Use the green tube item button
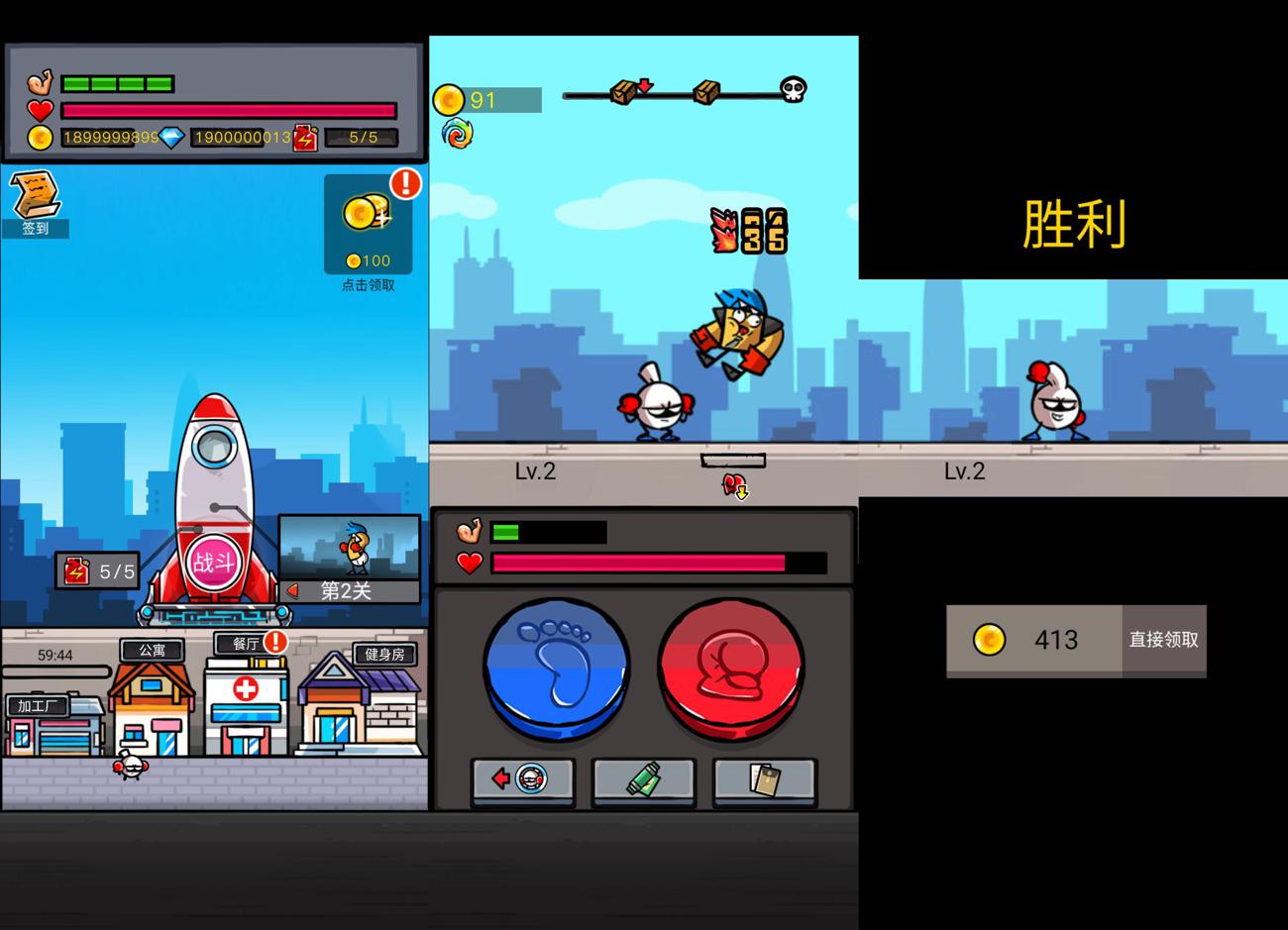Screen dimensions: 1288x930 [644, 780]
